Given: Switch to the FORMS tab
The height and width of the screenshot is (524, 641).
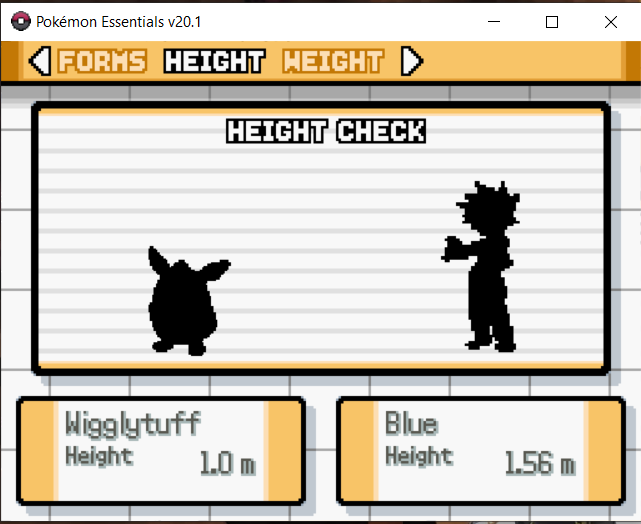Looking at the screenshot, I should click(102, 62).
